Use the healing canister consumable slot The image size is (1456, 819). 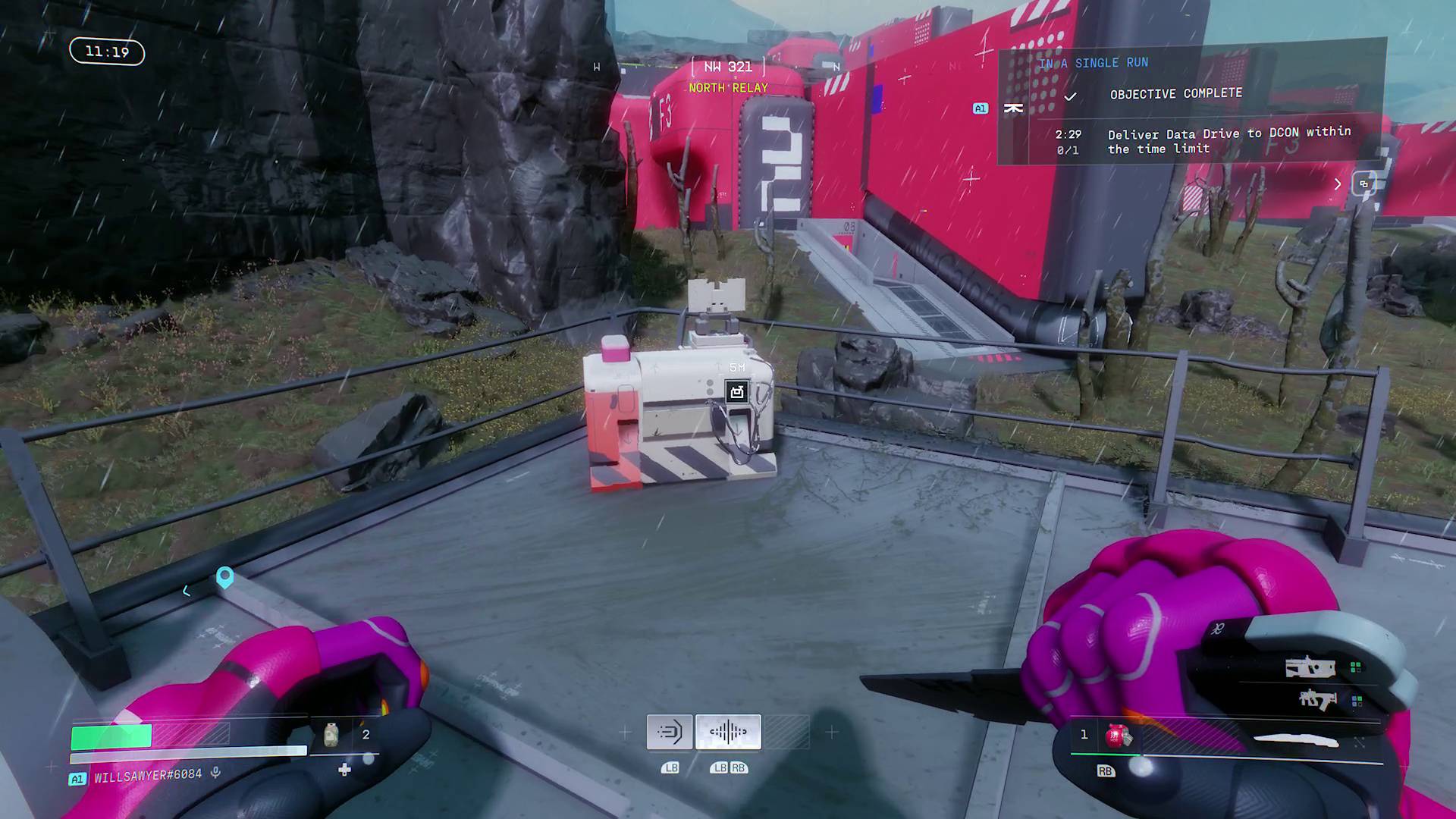331,735
